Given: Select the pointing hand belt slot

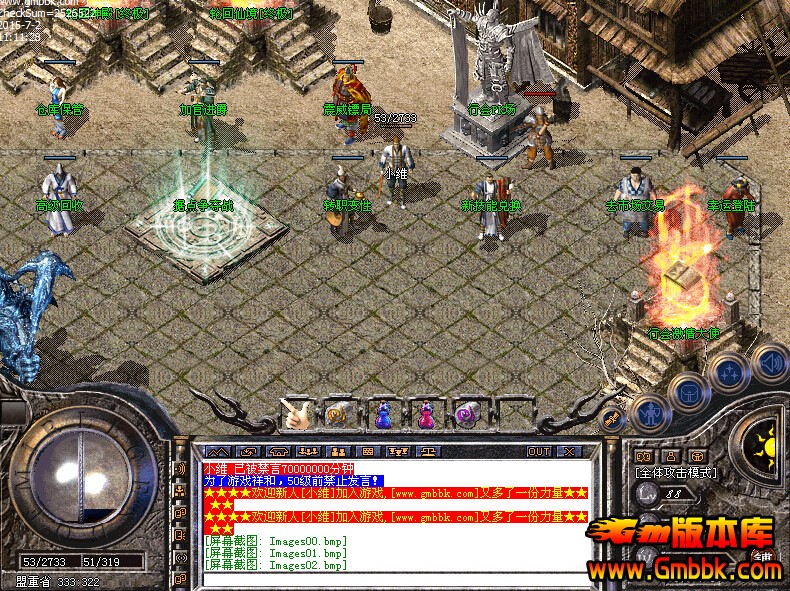Looking at the screenshot, I should [294, 413].
